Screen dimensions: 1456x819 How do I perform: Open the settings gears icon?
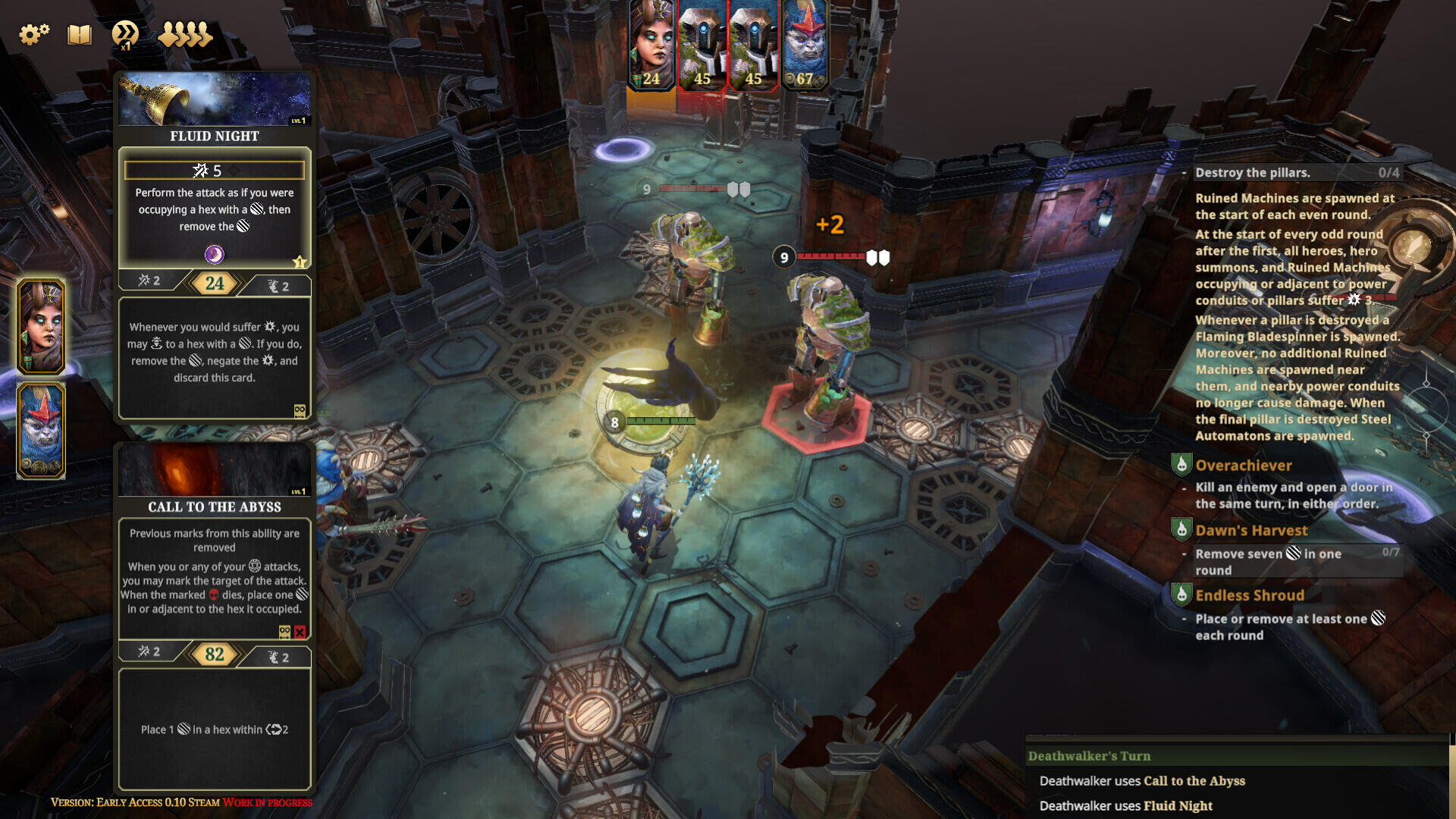point(33,34)
